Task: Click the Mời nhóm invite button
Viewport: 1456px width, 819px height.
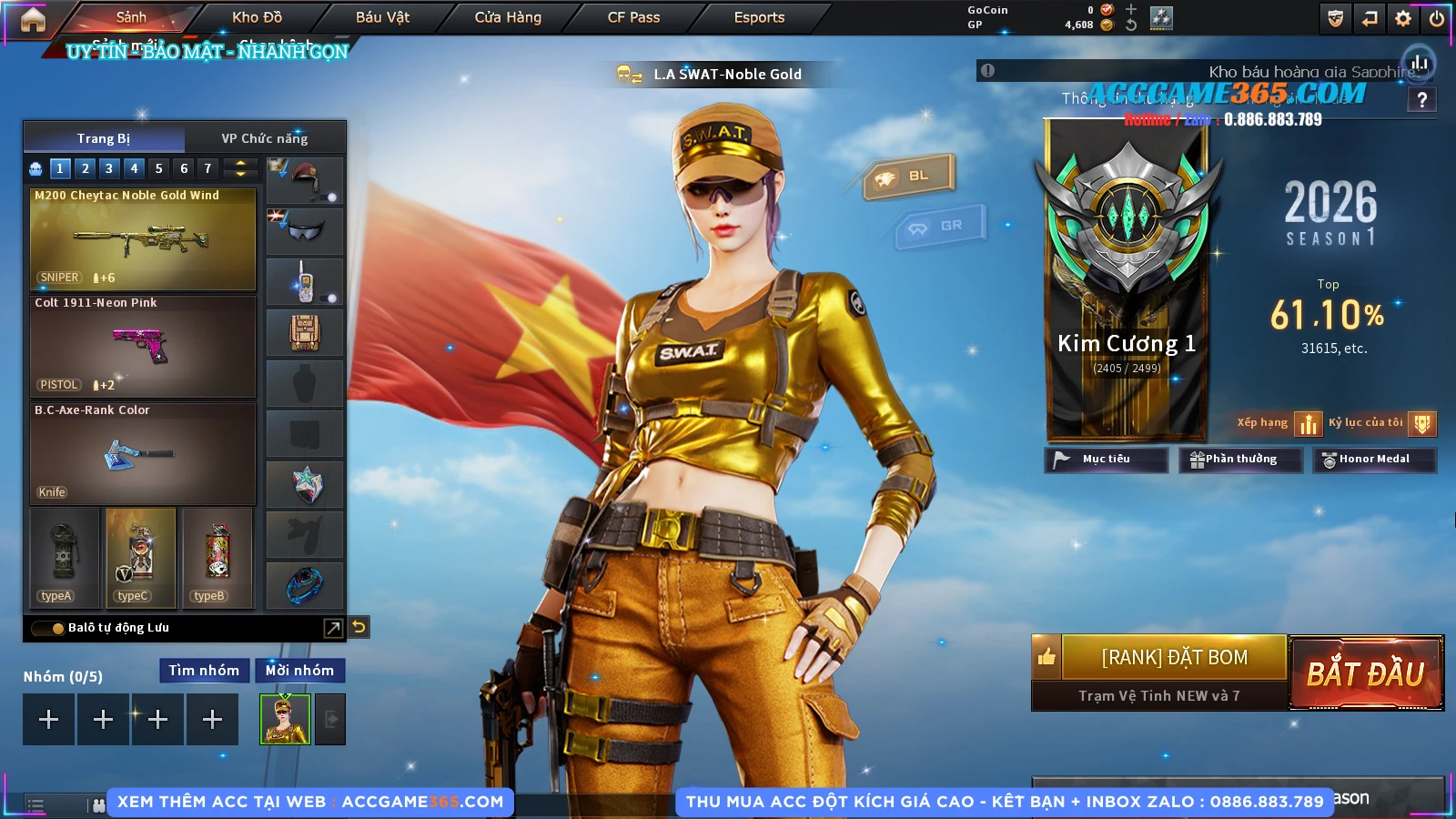Action: click(299, 671)
